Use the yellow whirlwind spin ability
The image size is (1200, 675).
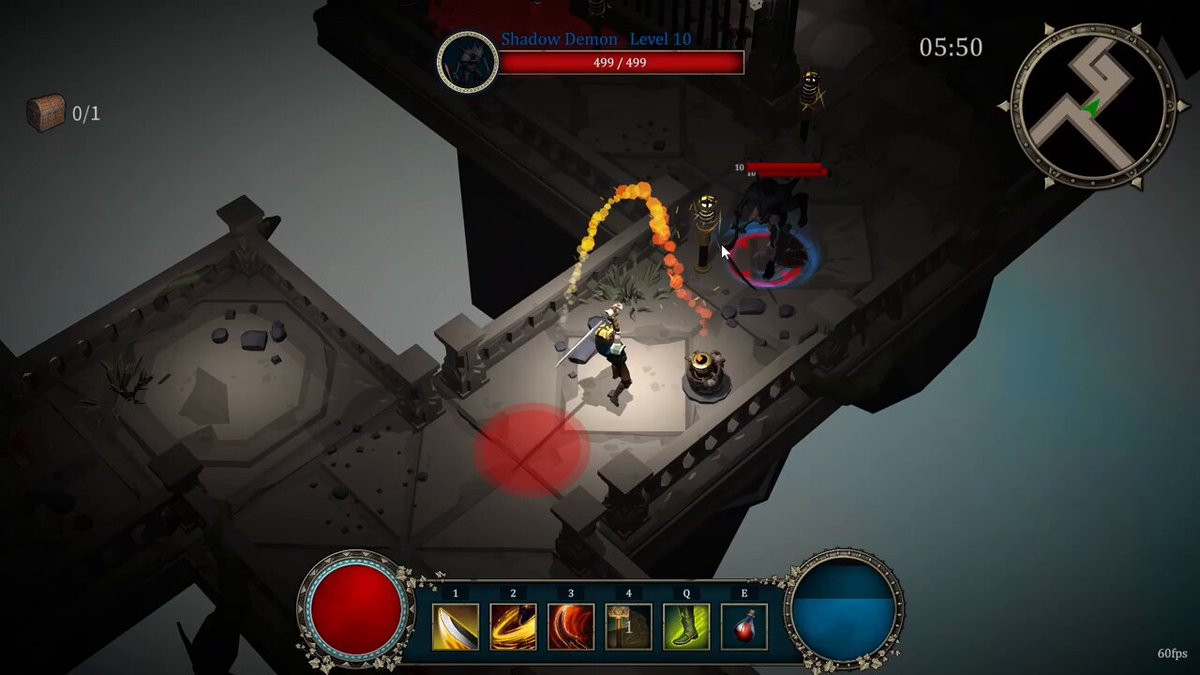tap(513, 627)
